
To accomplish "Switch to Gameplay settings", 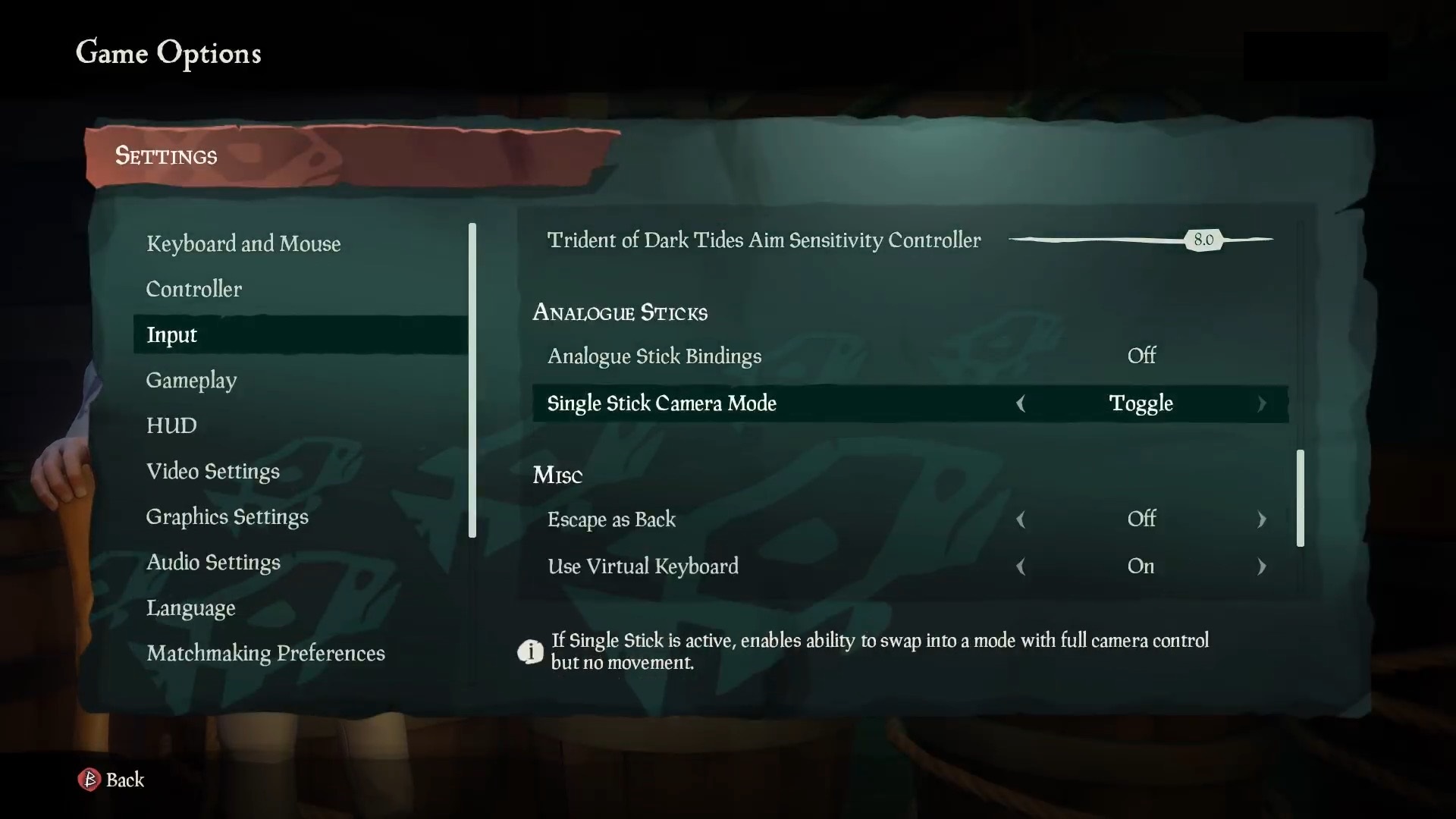I will click(191, 380).
